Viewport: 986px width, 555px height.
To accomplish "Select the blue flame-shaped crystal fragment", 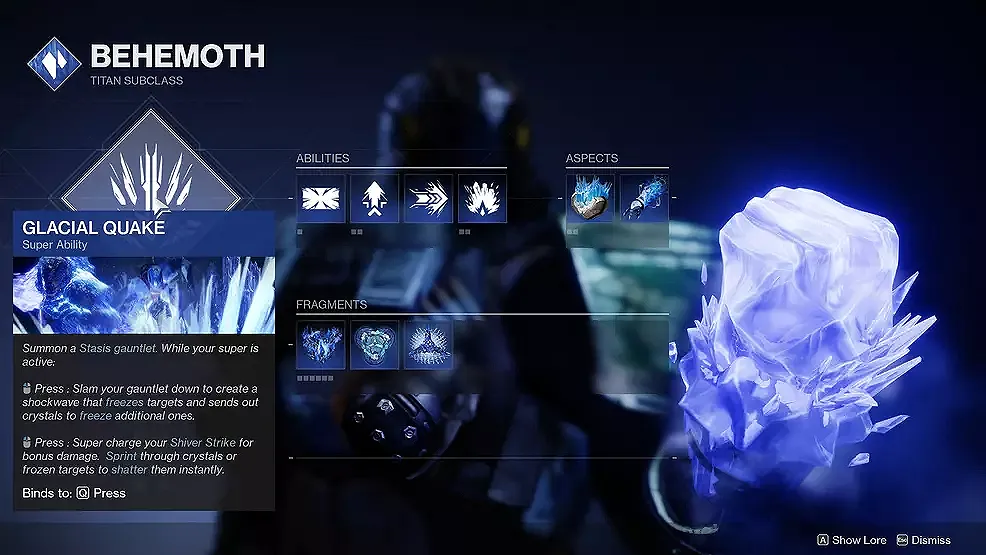I will [x=321, y=345].
